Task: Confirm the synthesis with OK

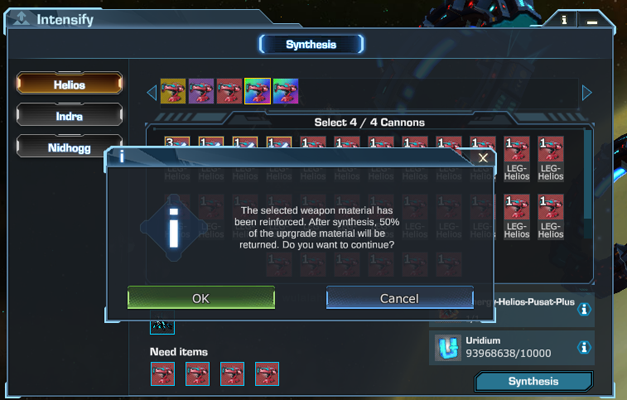Action: [x=201, y=298]
